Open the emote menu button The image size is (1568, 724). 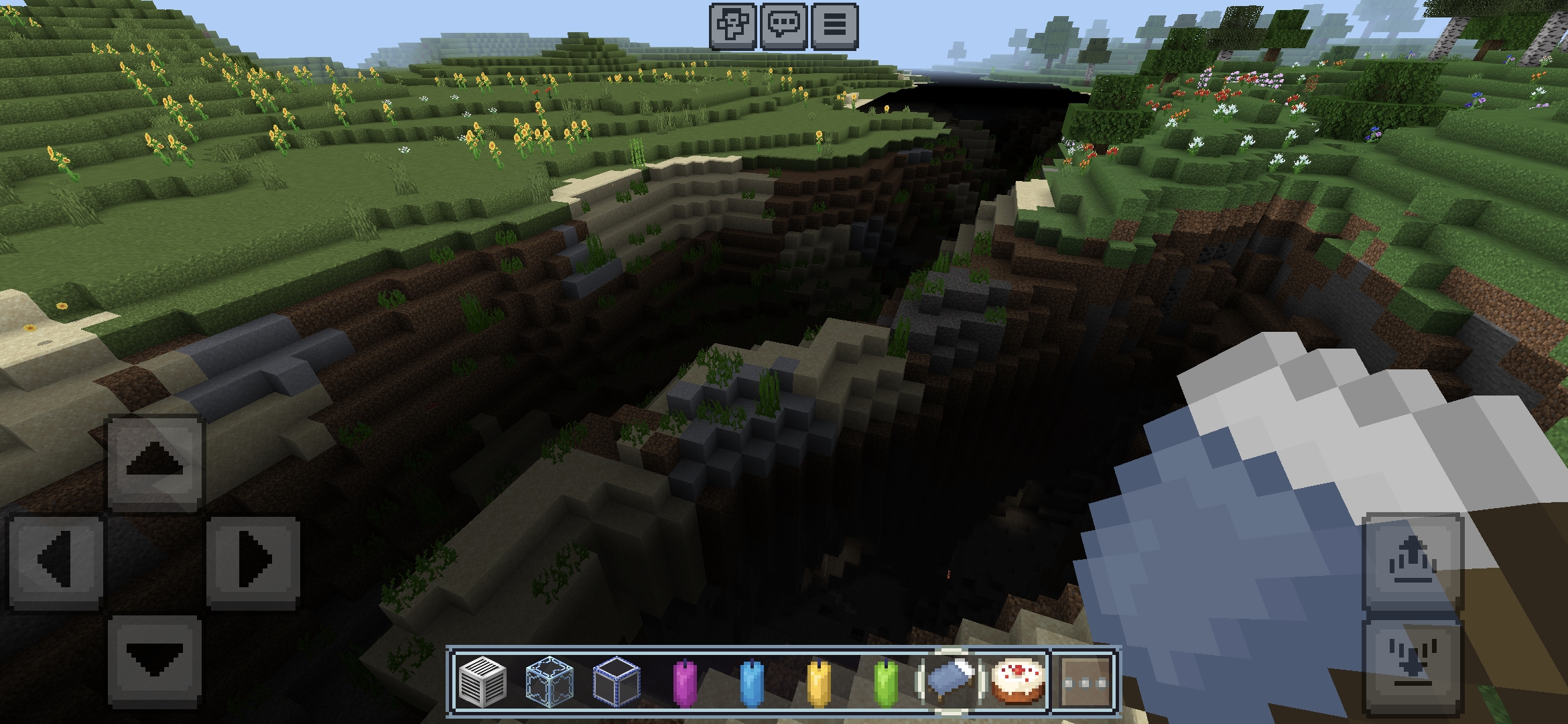coord(733,26)
